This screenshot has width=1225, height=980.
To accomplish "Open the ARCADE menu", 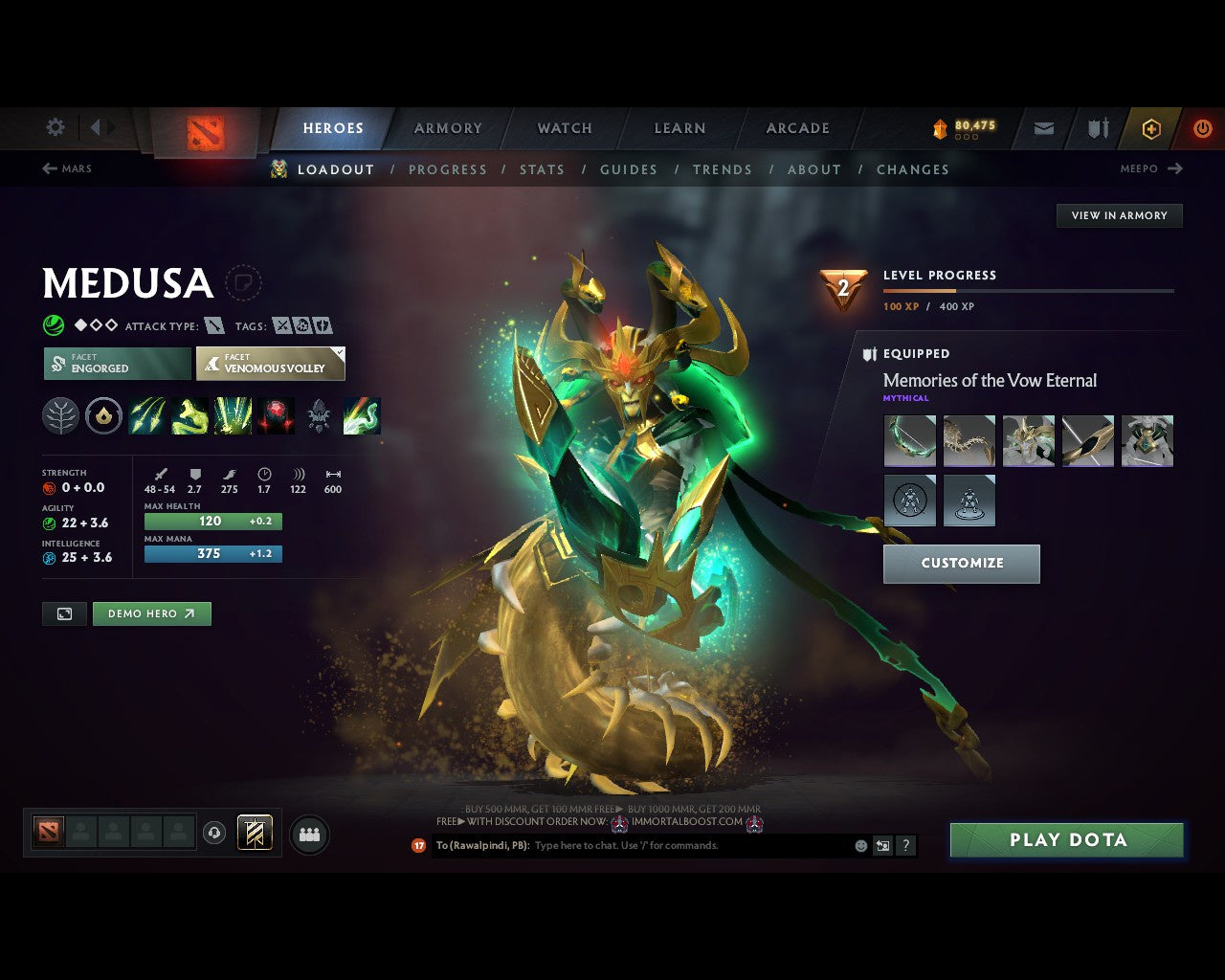I will (x=797, y=128).
